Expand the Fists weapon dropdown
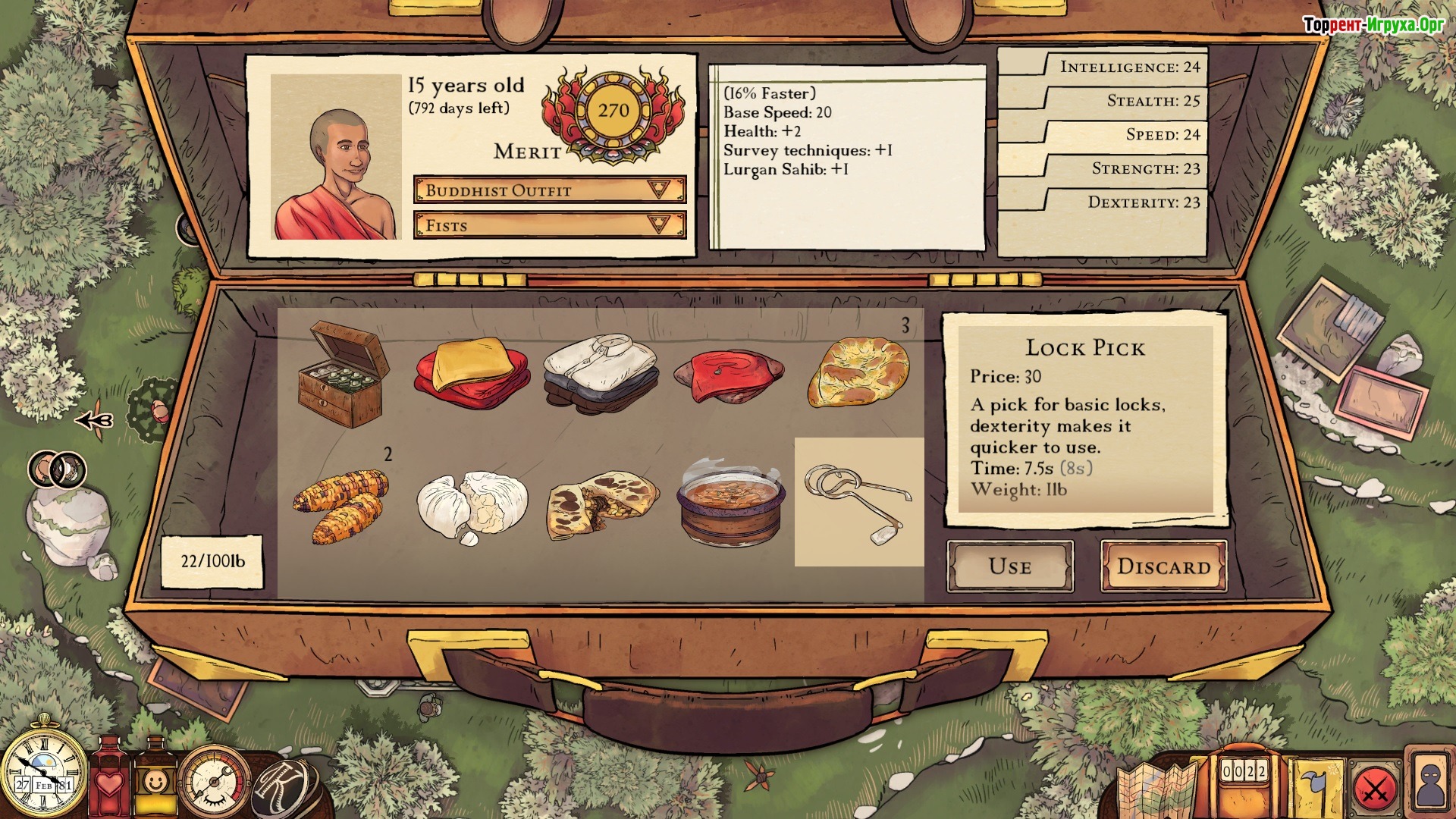Image resolution: width=1456 pixels, height=819 pixels. click(550, 225)
